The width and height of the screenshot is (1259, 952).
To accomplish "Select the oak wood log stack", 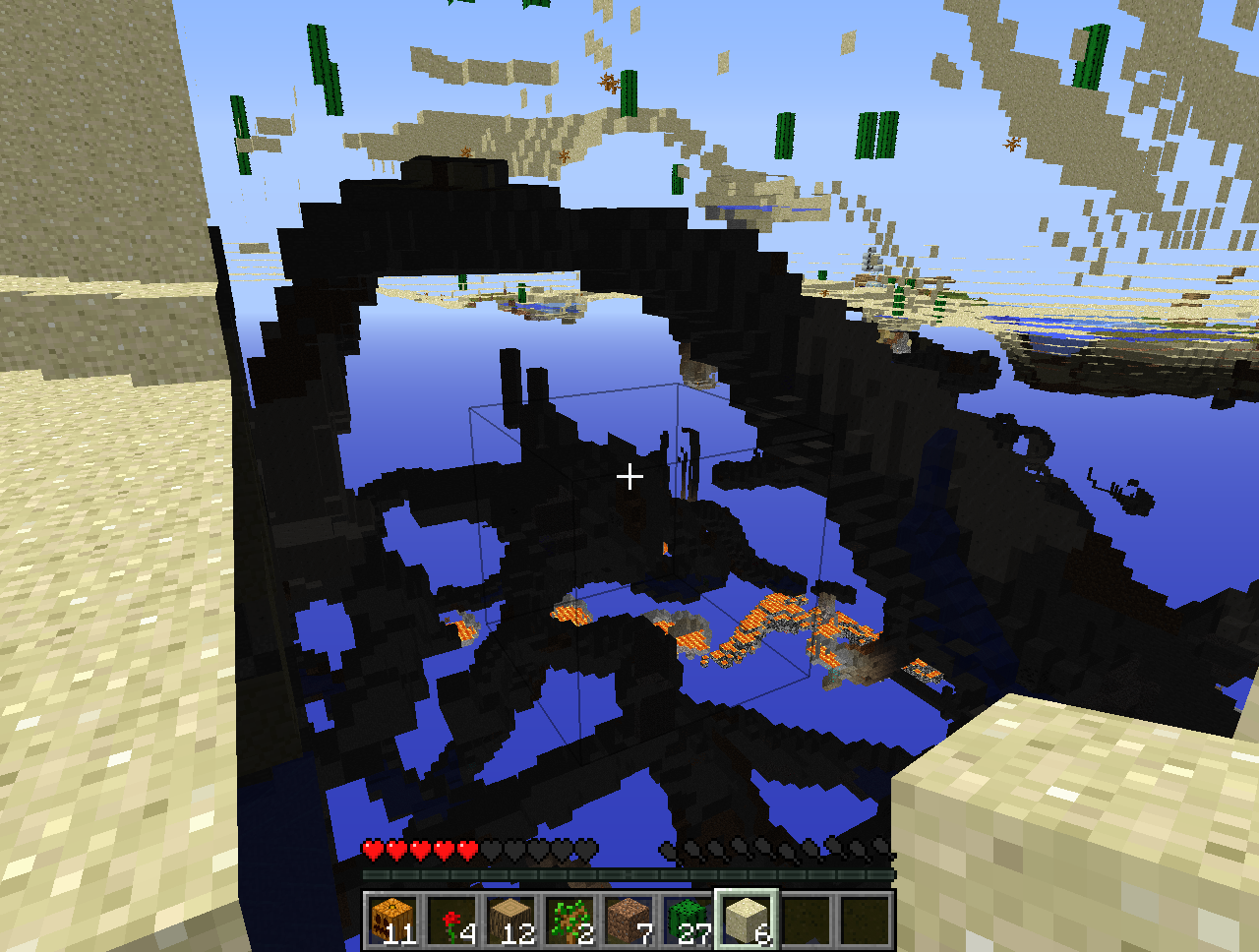I will pos(510,921).
